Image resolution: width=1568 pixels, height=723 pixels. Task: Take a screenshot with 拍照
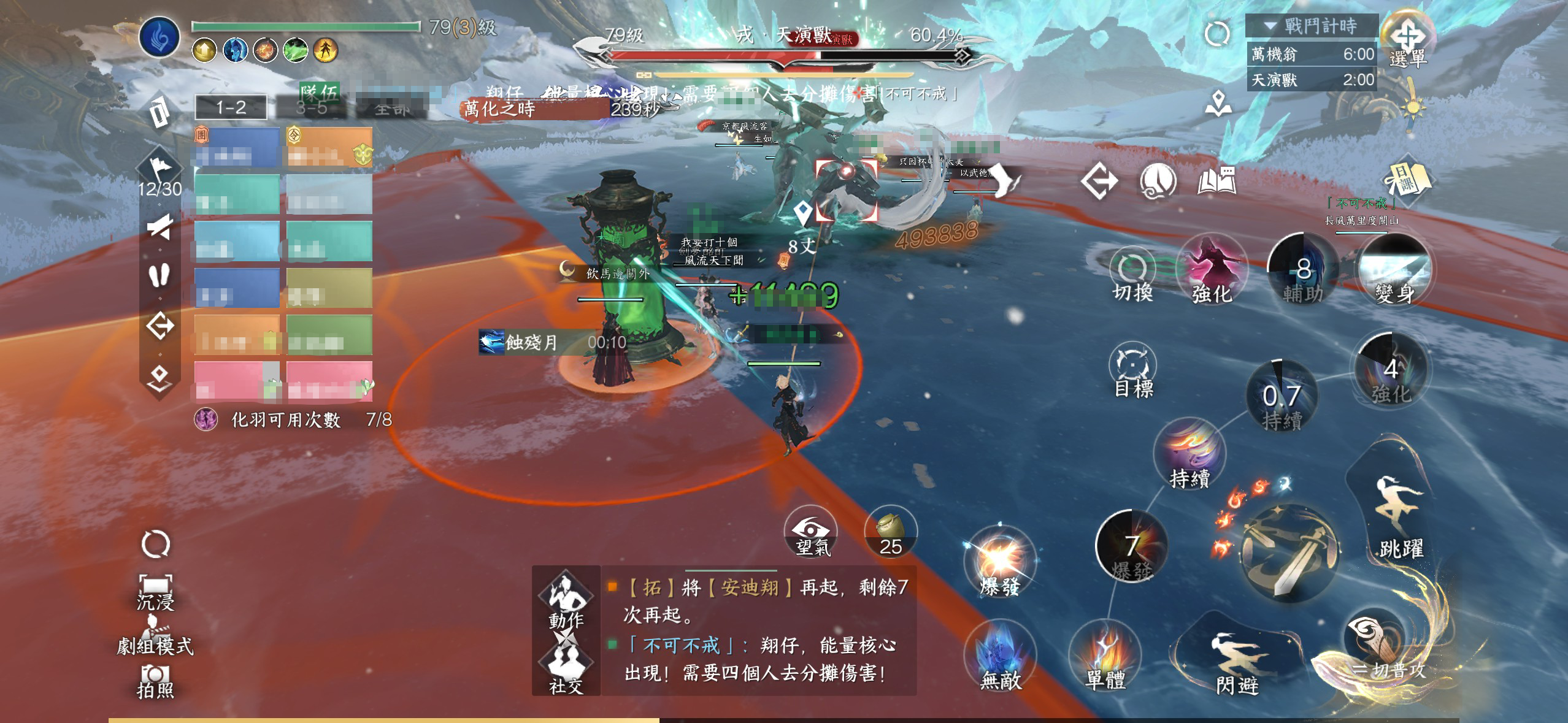click(155, 681)
